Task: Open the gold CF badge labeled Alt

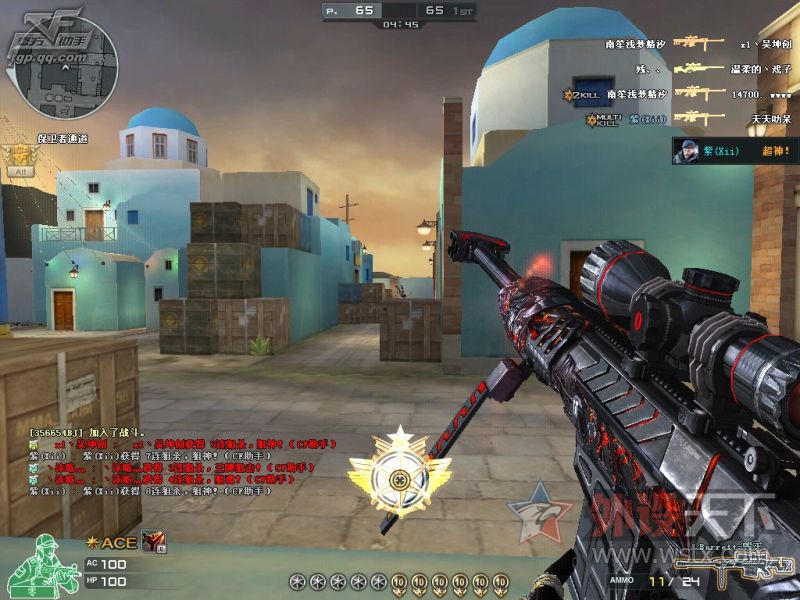Action: pos(20,159)
